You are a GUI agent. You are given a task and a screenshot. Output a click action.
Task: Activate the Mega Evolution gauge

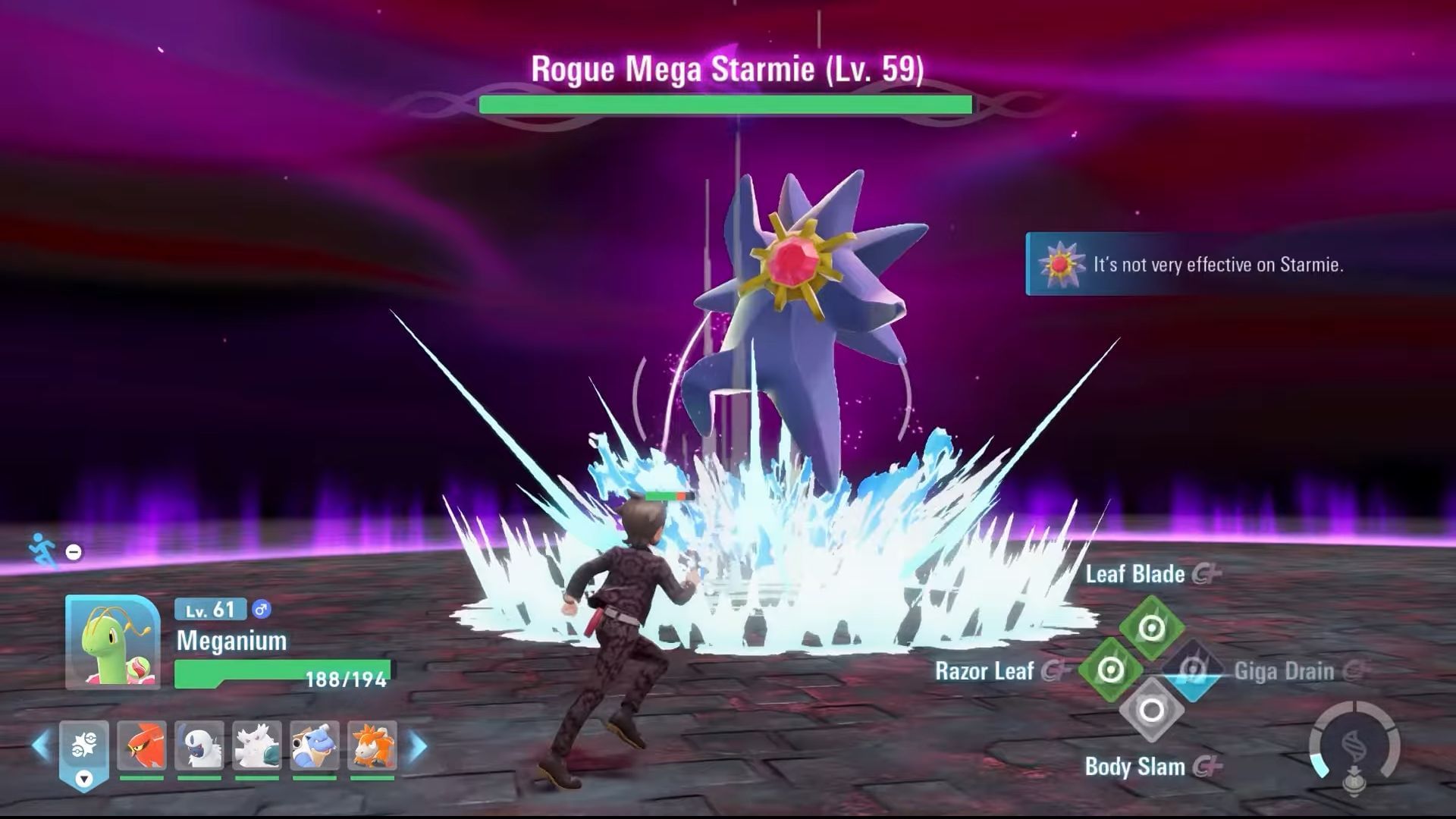pos(1354,747)
